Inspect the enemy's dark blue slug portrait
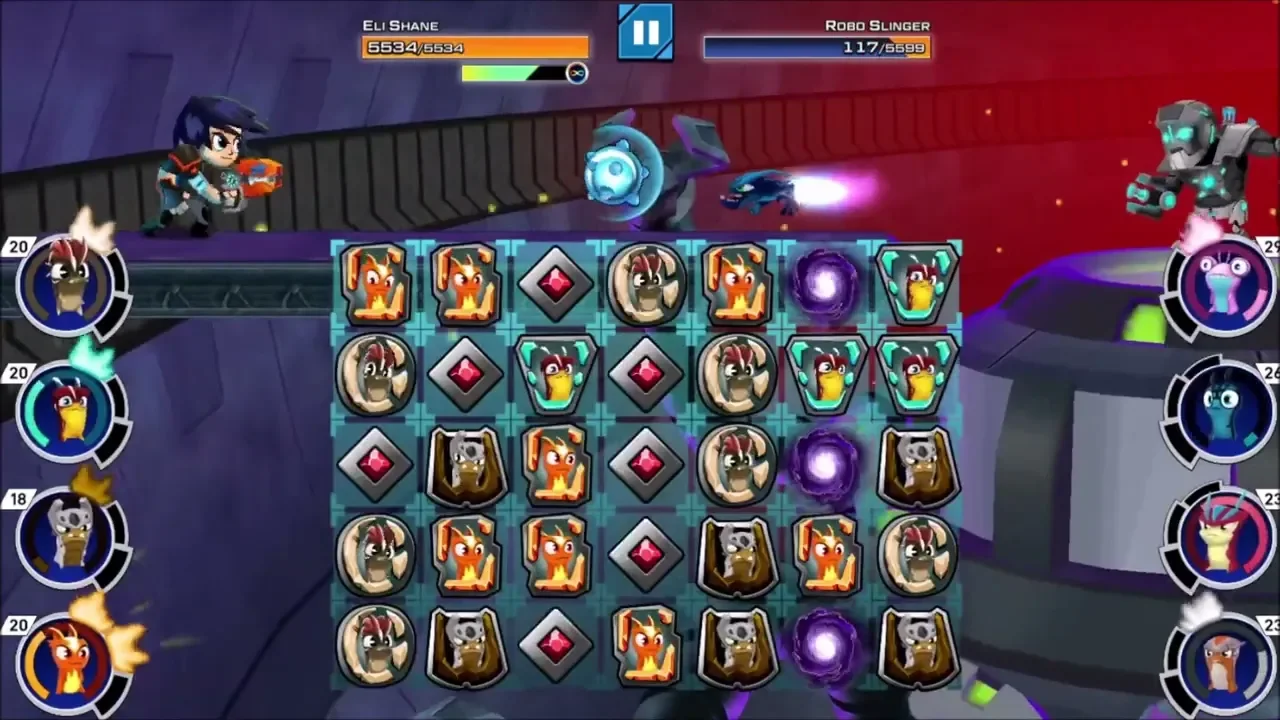Image resolution: width=1280 pixels, height=720 pixels. point(1222,412)
